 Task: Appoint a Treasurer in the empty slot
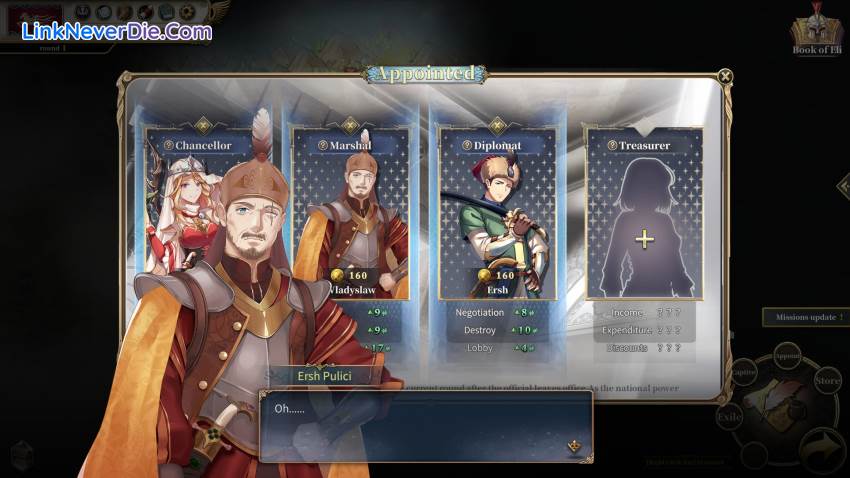tap(644, 239)
